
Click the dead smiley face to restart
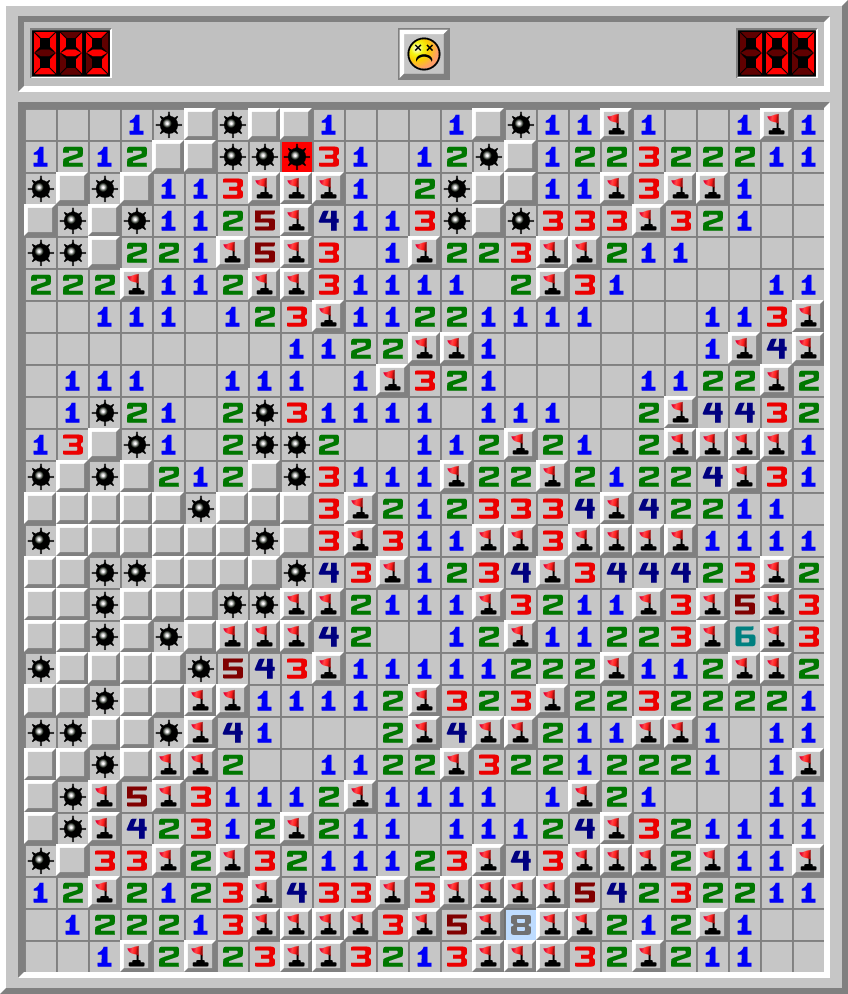tap(424, 53)
